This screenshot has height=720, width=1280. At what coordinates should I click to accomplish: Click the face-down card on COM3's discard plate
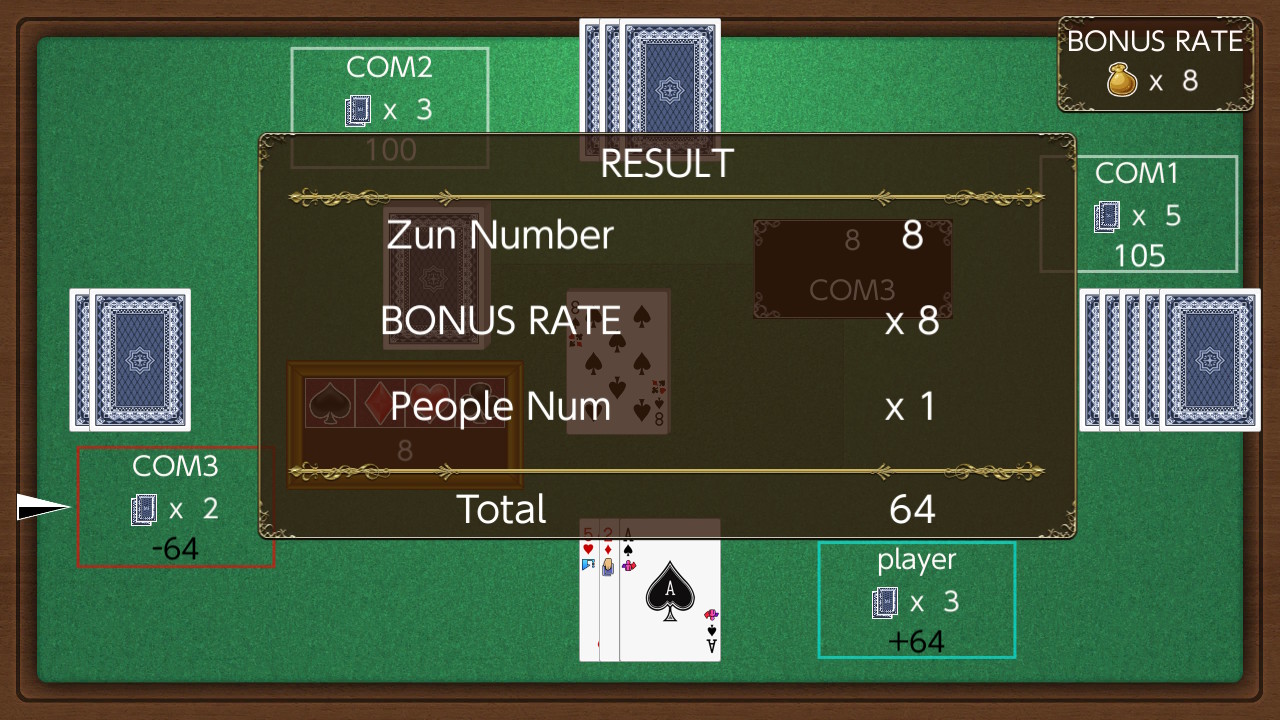434,275
